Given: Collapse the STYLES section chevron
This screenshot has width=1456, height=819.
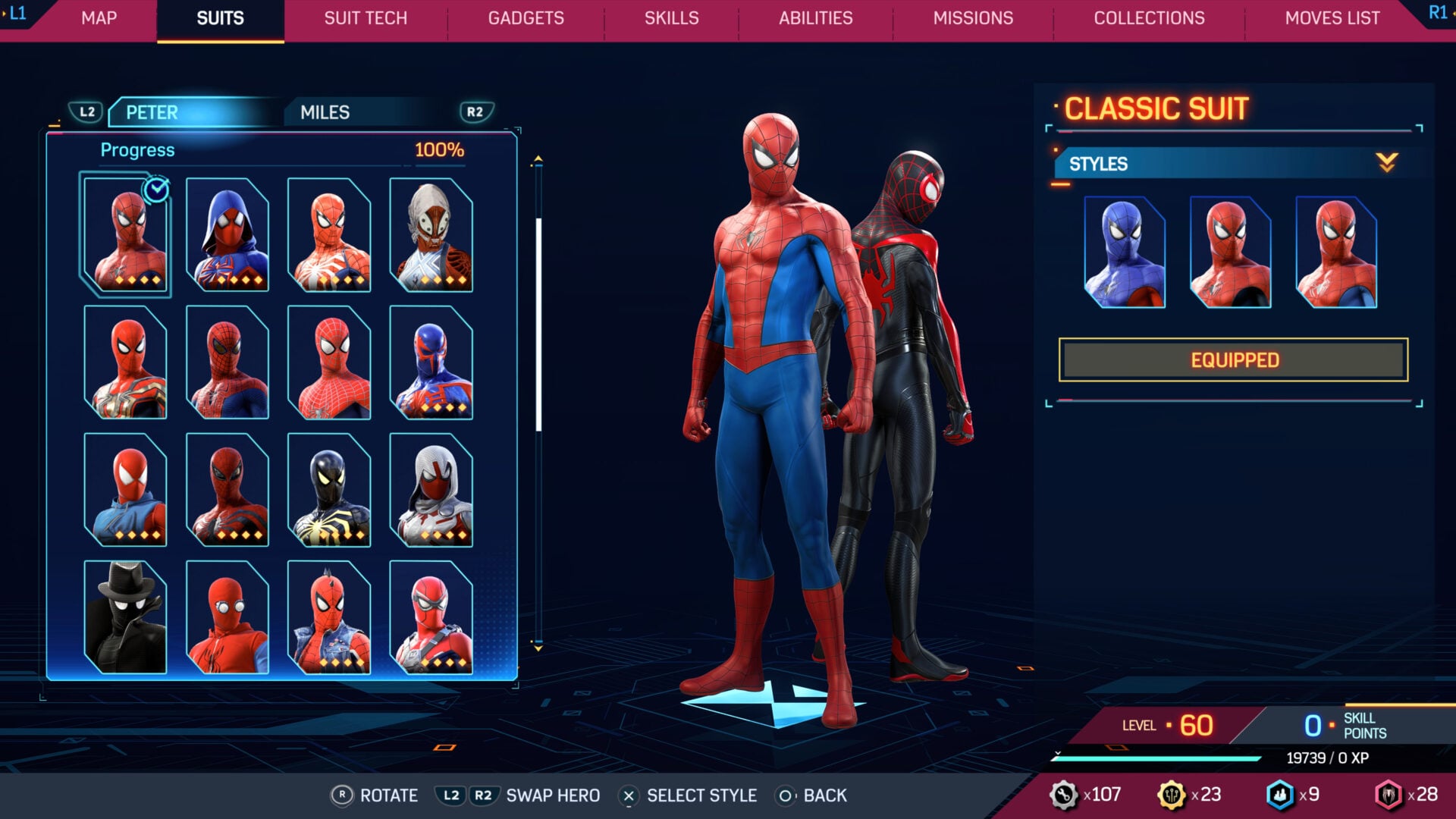Looking at the screenshot, I should 1387,162.
